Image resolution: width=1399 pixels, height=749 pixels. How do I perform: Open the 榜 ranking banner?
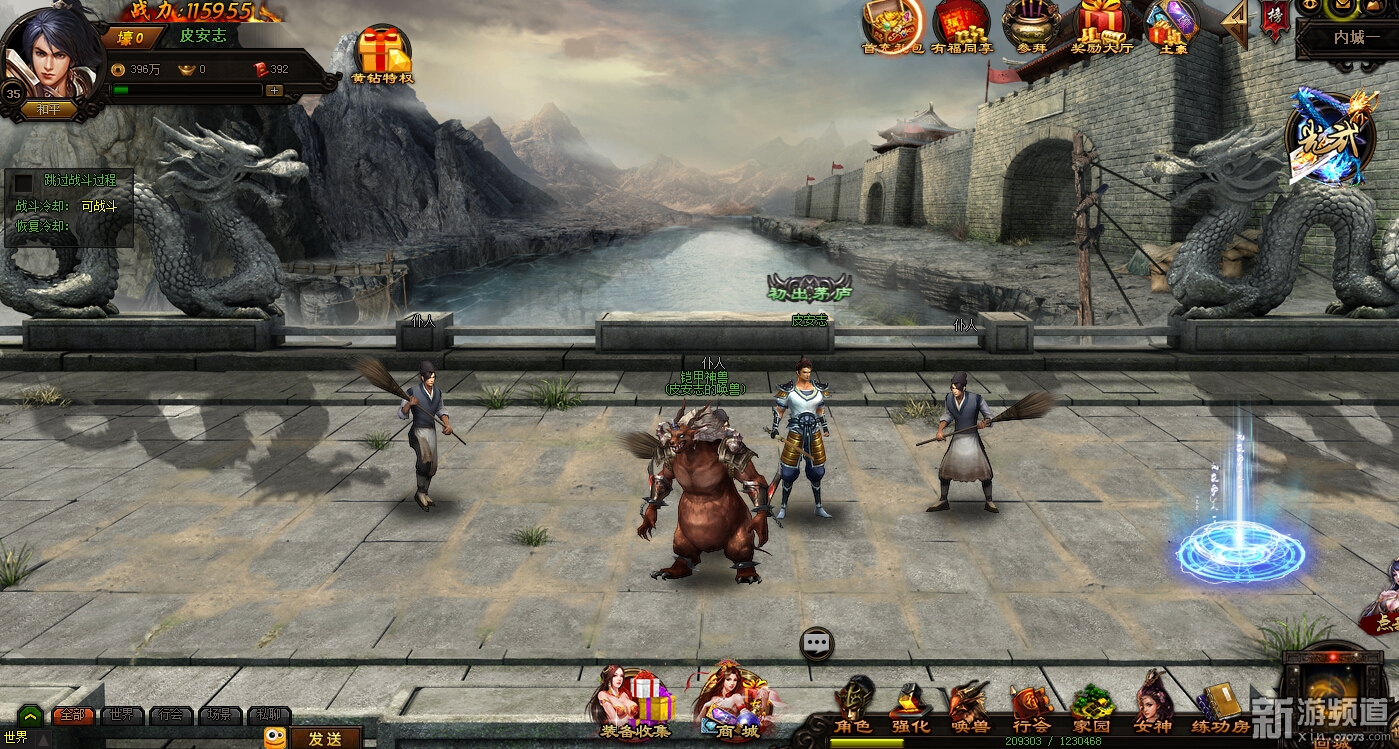tap(1273, 22)
